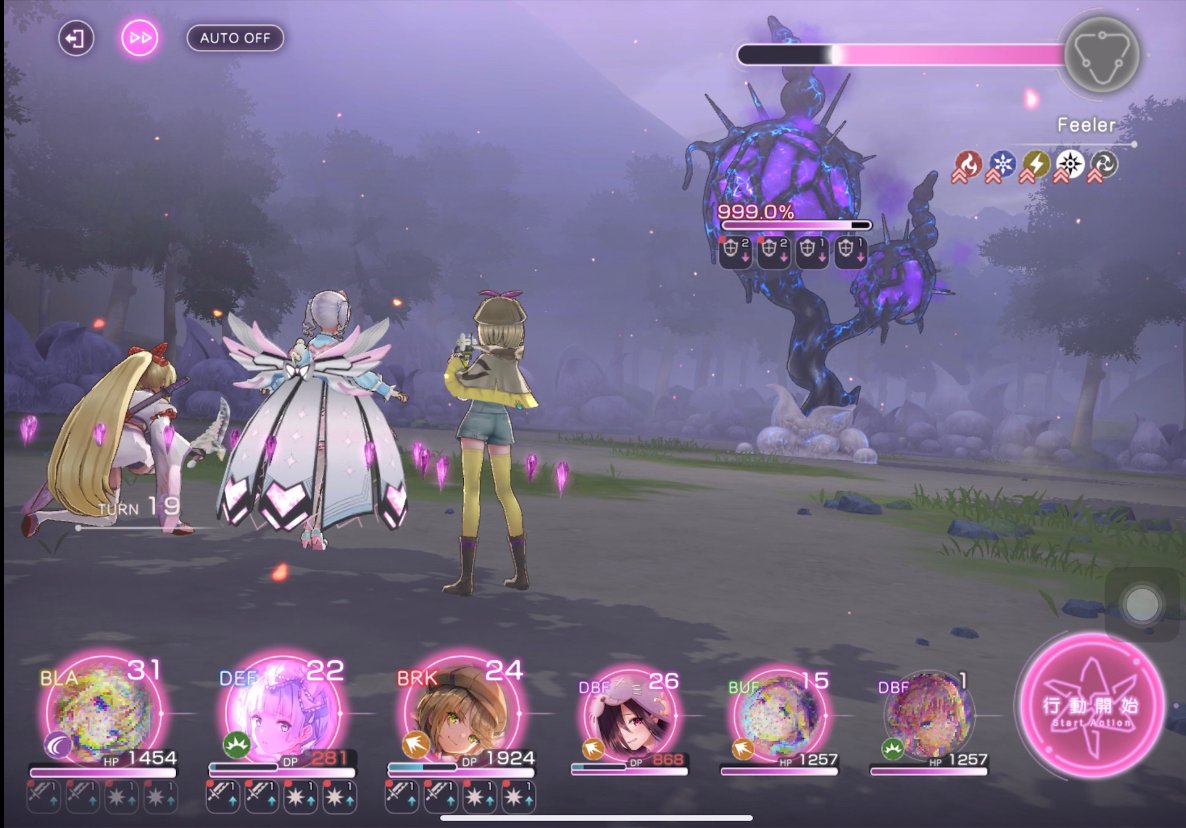Switch the AUTO OFF toggle

tap(235, 38)
